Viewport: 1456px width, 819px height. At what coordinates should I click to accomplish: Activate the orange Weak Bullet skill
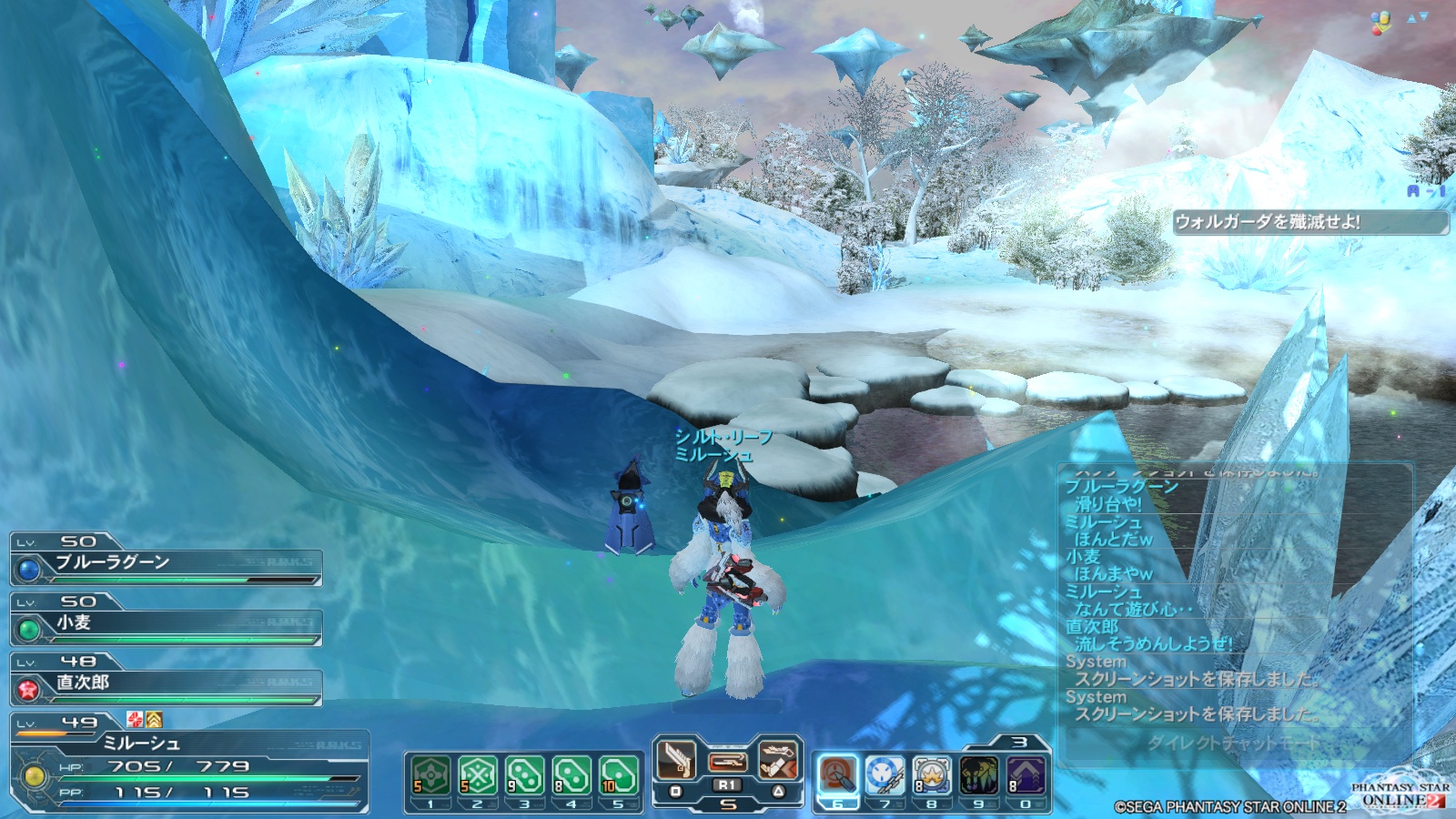coord(837,775)
